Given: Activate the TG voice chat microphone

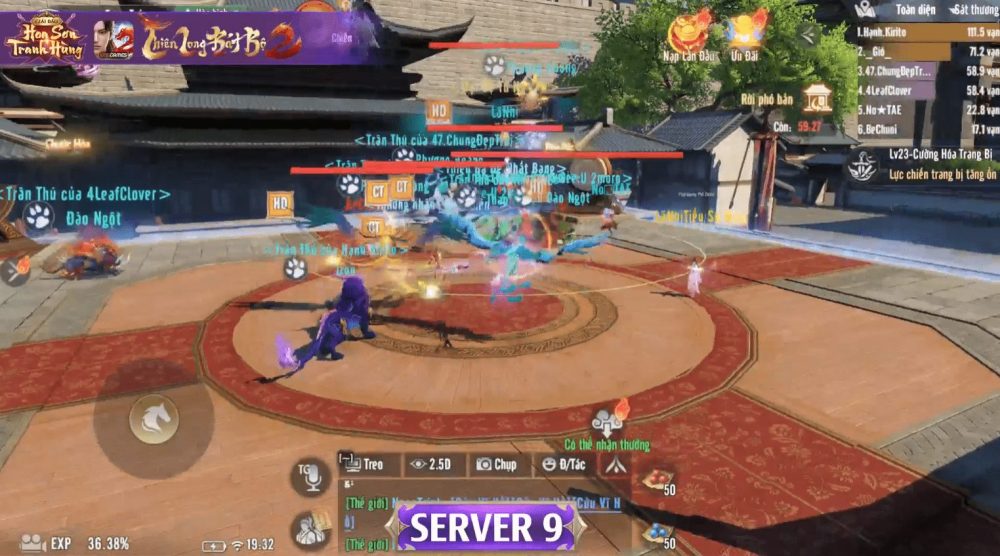Looking at the screenshot, I should 310,477.
